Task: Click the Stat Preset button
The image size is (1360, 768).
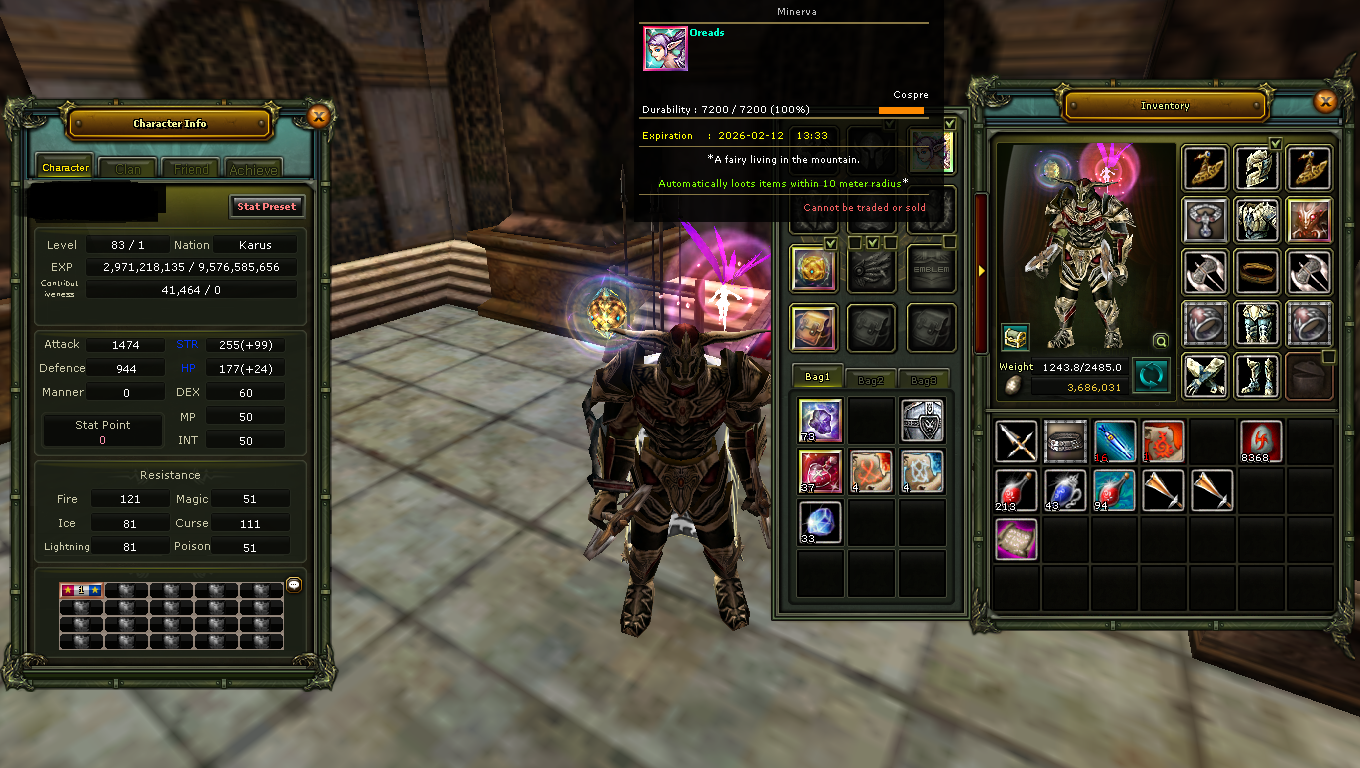Action: [x=266, y=206]
